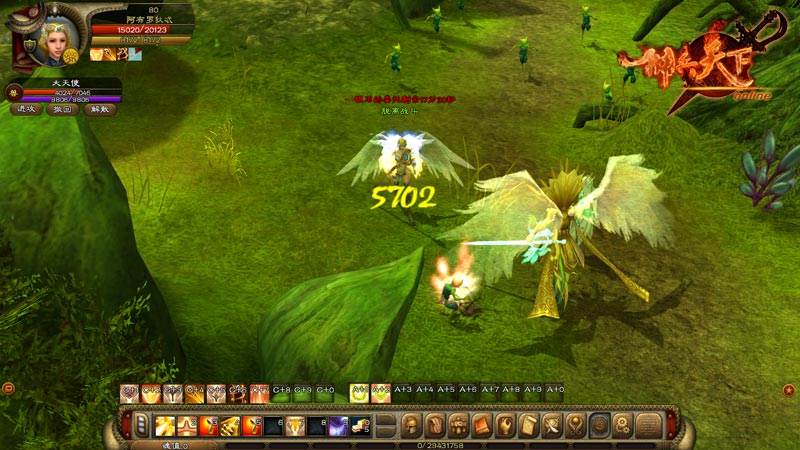This screenshot has width=800, height=450.
Task: Open the round shield icon in menu bar
Action: [x=600, y=426]
